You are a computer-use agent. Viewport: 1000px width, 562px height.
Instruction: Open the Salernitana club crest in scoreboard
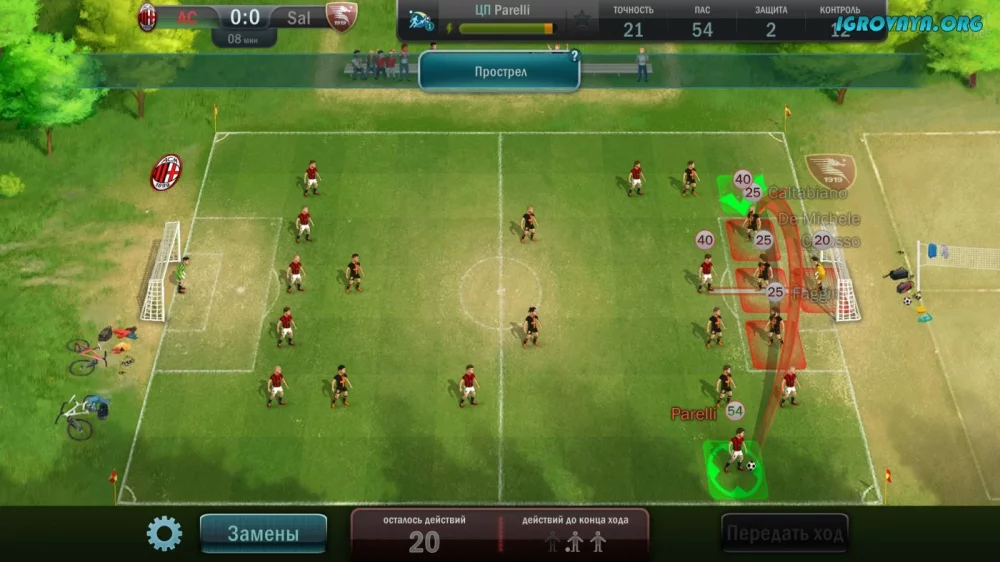point(341,17)
